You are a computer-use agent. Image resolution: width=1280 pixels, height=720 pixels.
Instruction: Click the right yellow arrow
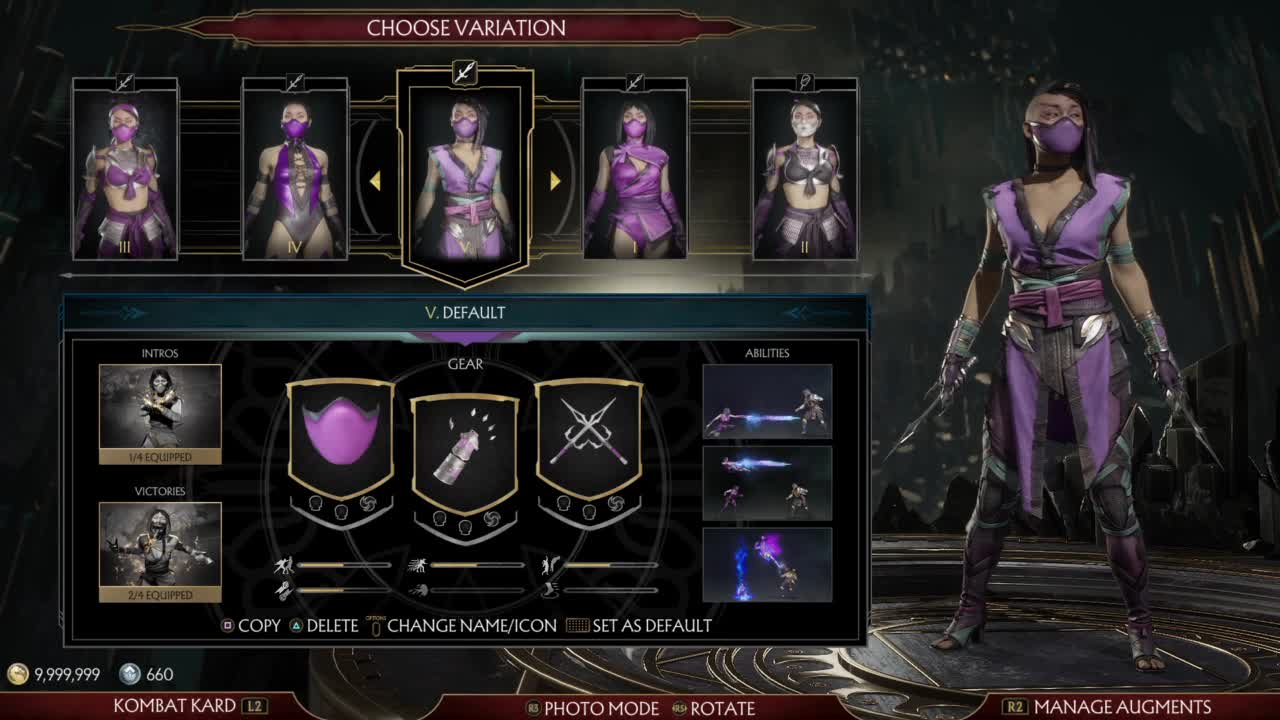click(555, 181)
